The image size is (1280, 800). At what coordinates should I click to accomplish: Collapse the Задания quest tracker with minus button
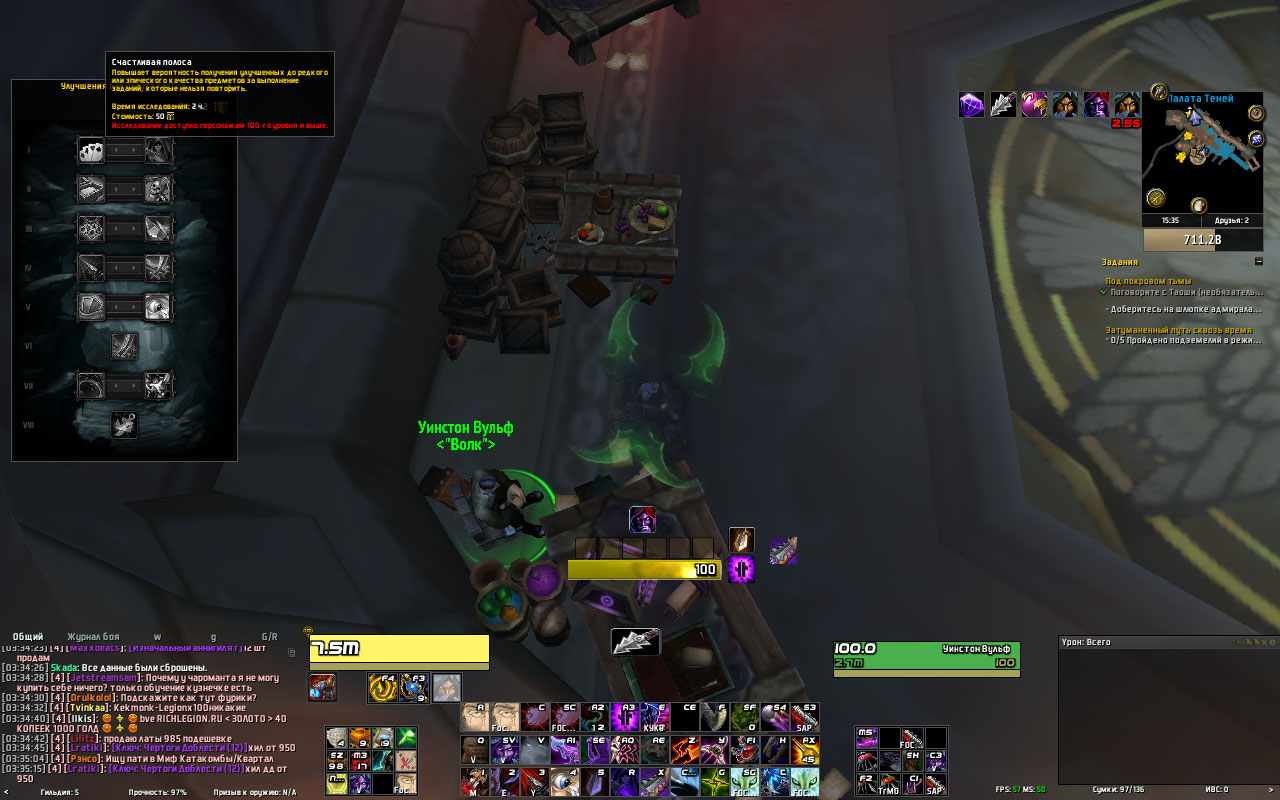click(1258, 262)
